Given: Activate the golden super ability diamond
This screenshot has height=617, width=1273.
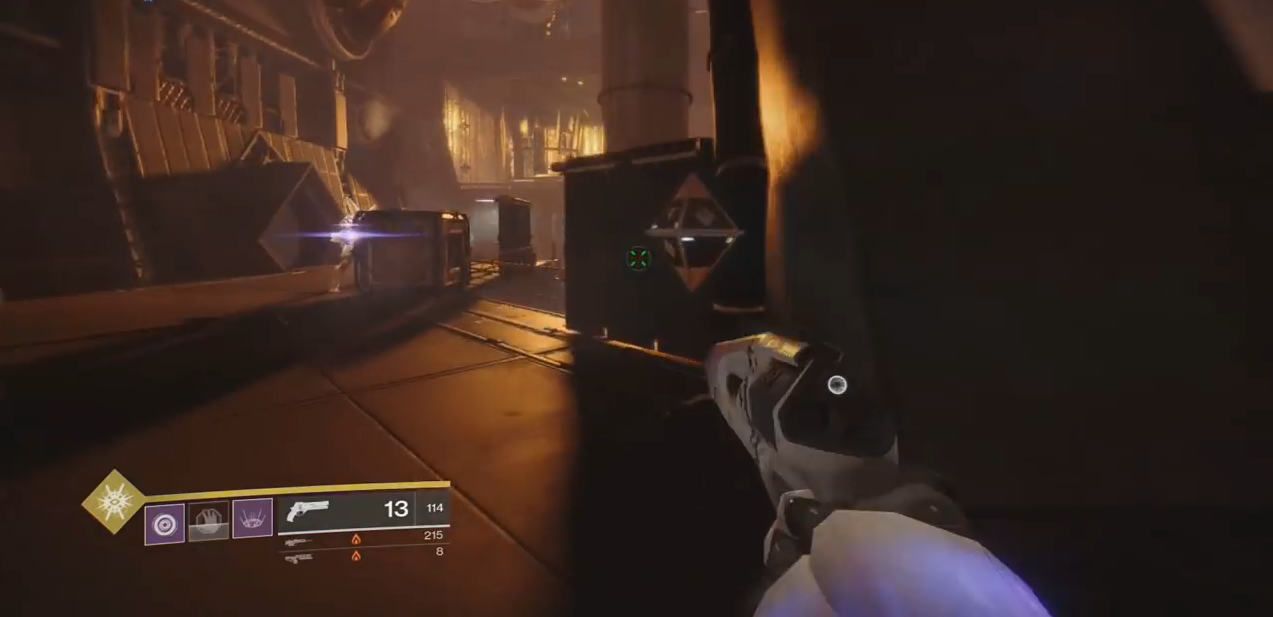Looking at the screenshot, I should click(112, 501).
